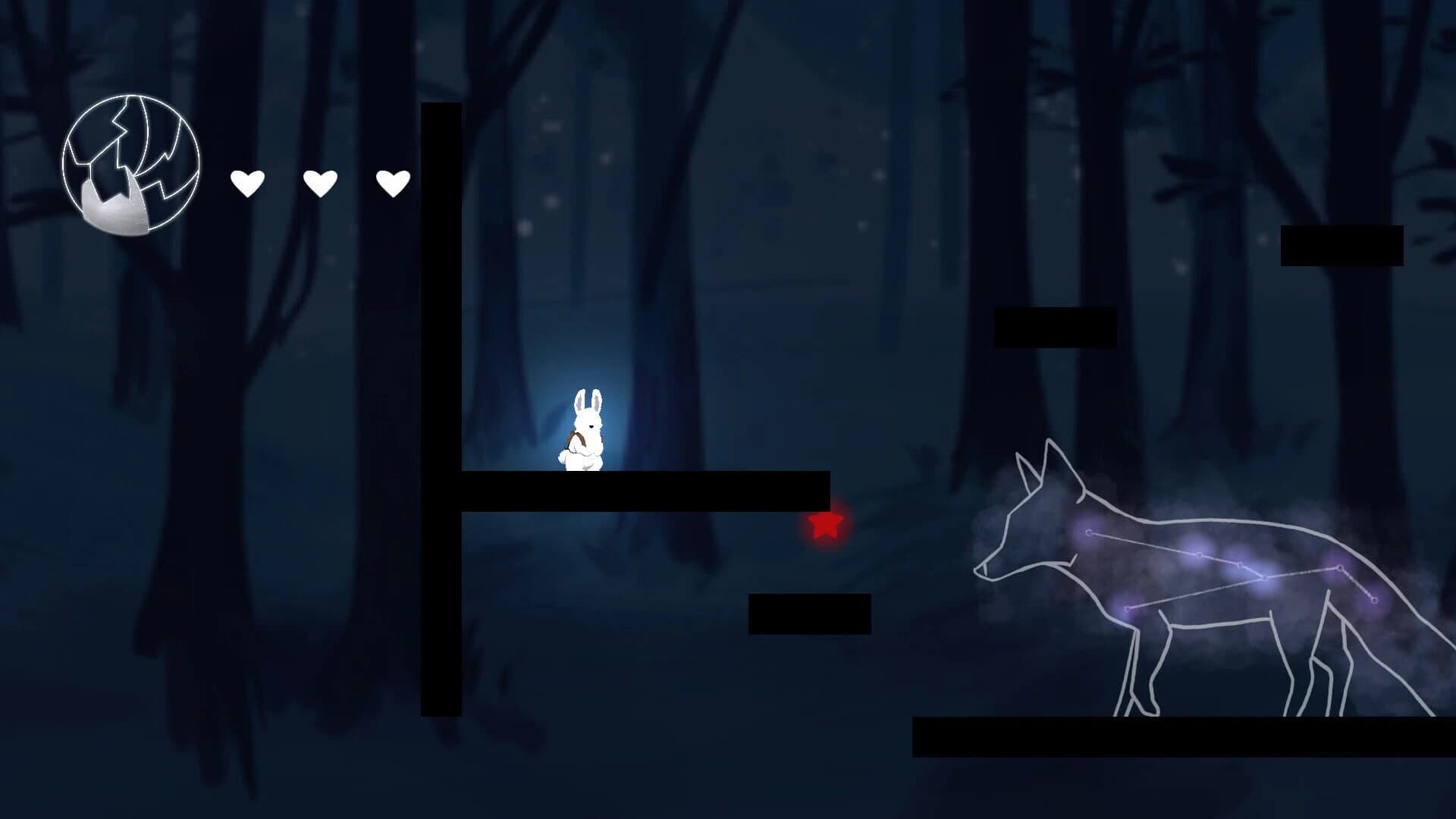
Task: Toggle the star point near the fox's hind leg
Action: 1375,599
